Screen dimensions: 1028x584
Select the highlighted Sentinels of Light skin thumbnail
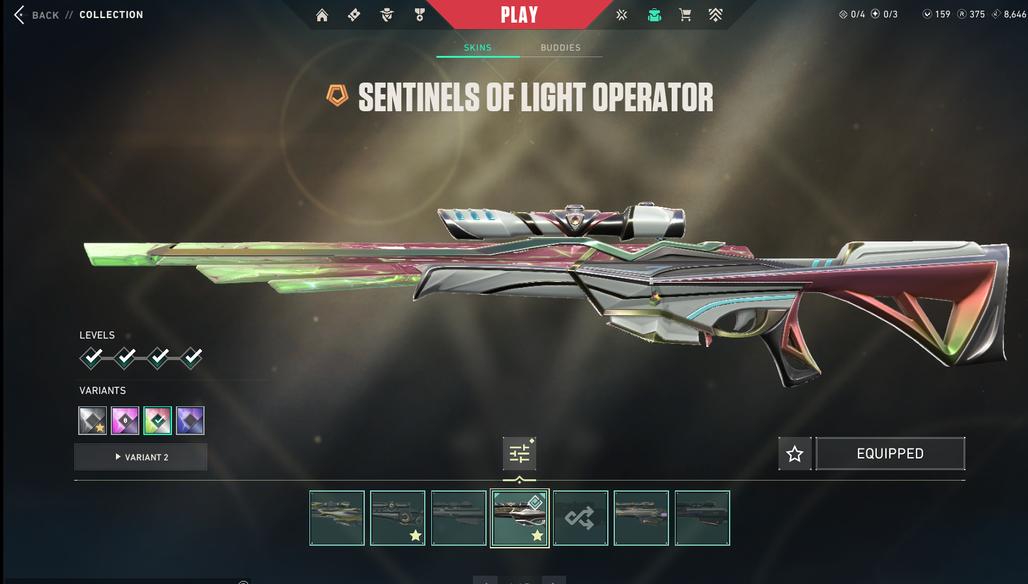[x=519, y=518]
